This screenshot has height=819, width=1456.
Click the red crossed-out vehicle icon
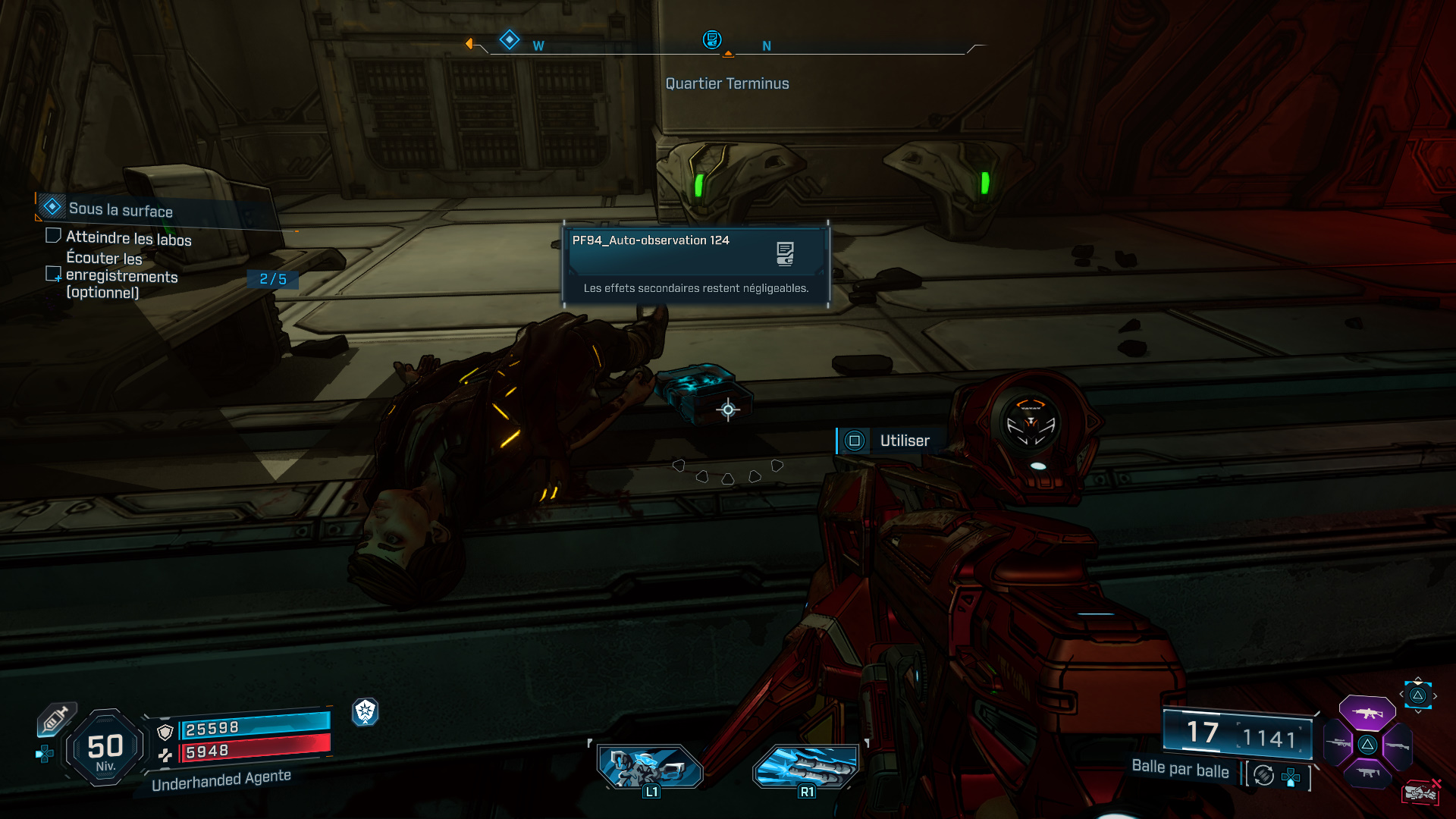click(x=1421, y=792)
